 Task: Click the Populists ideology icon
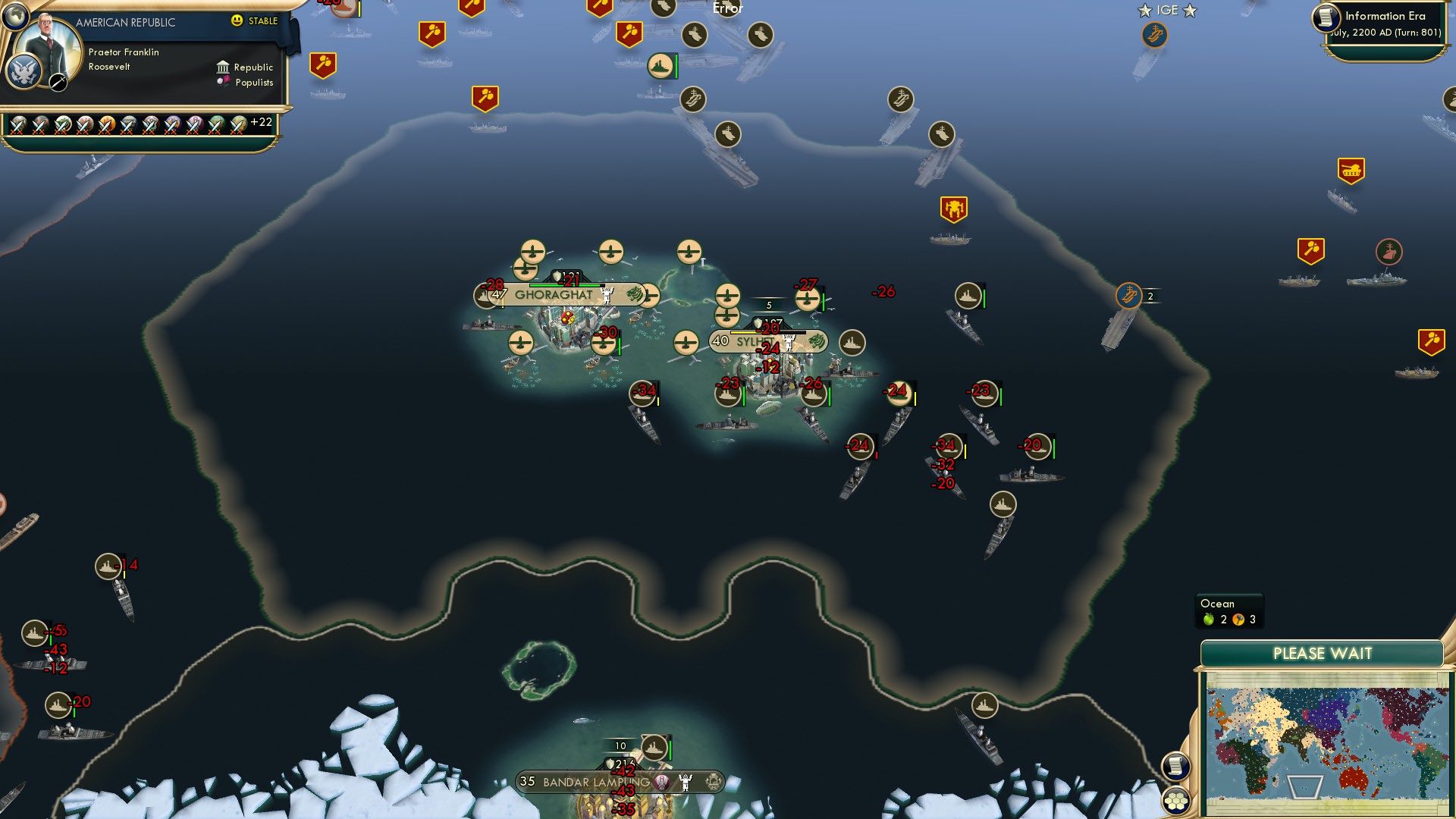223,82
